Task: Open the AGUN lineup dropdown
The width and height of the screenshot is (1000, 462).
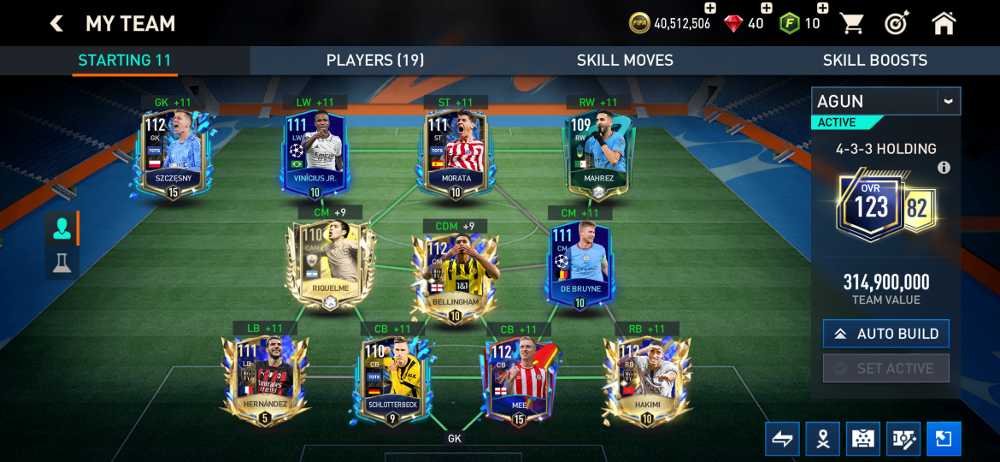Action: pyautogui.click(x=947, y=101)
